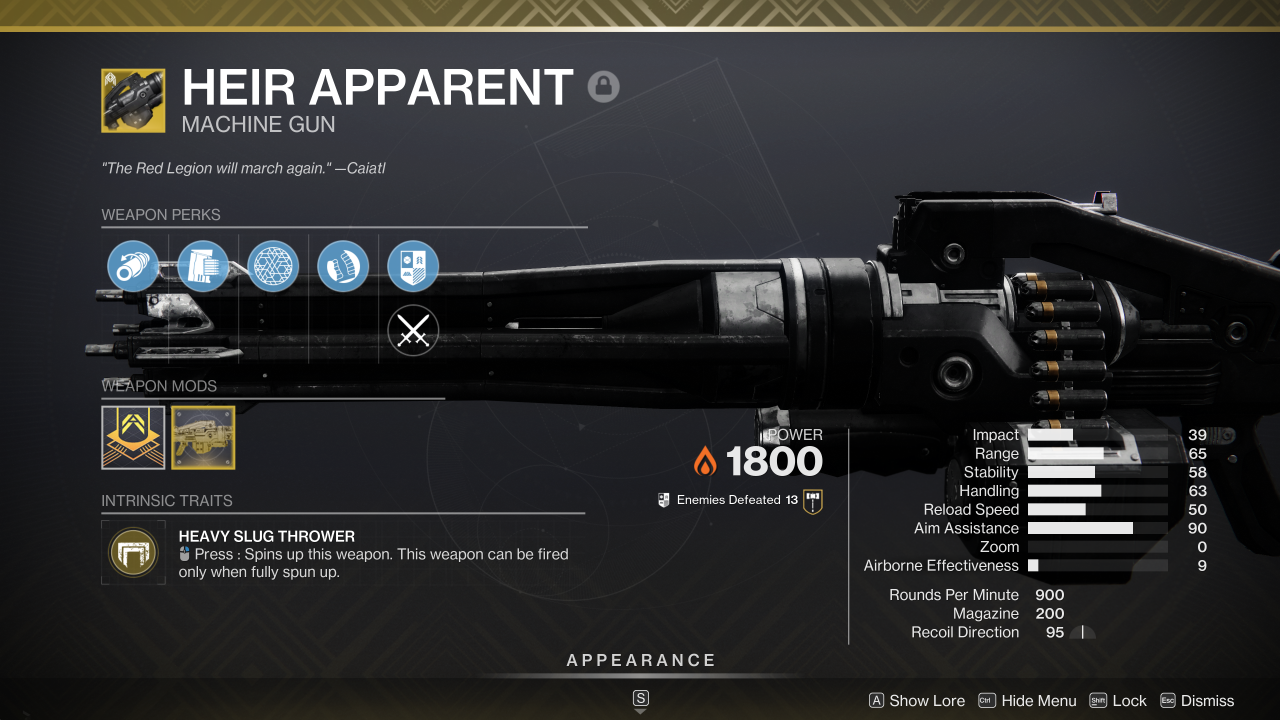This screenshot has width=1280, height=720.
Task: Select the stock perk icon
Action: (x=343, y=266)
